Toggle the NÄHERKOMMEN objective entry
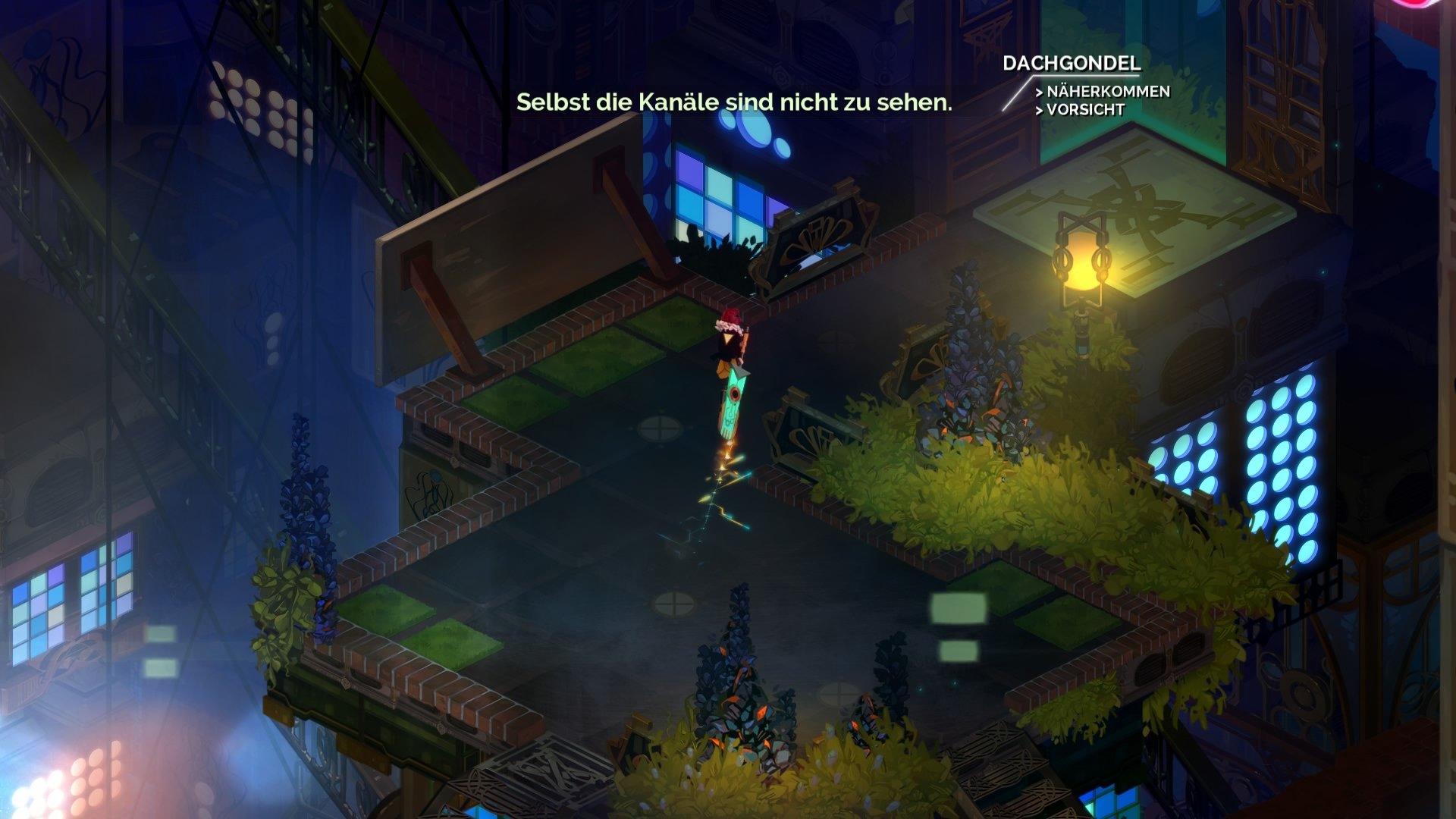 click(x=1107, y=91)
